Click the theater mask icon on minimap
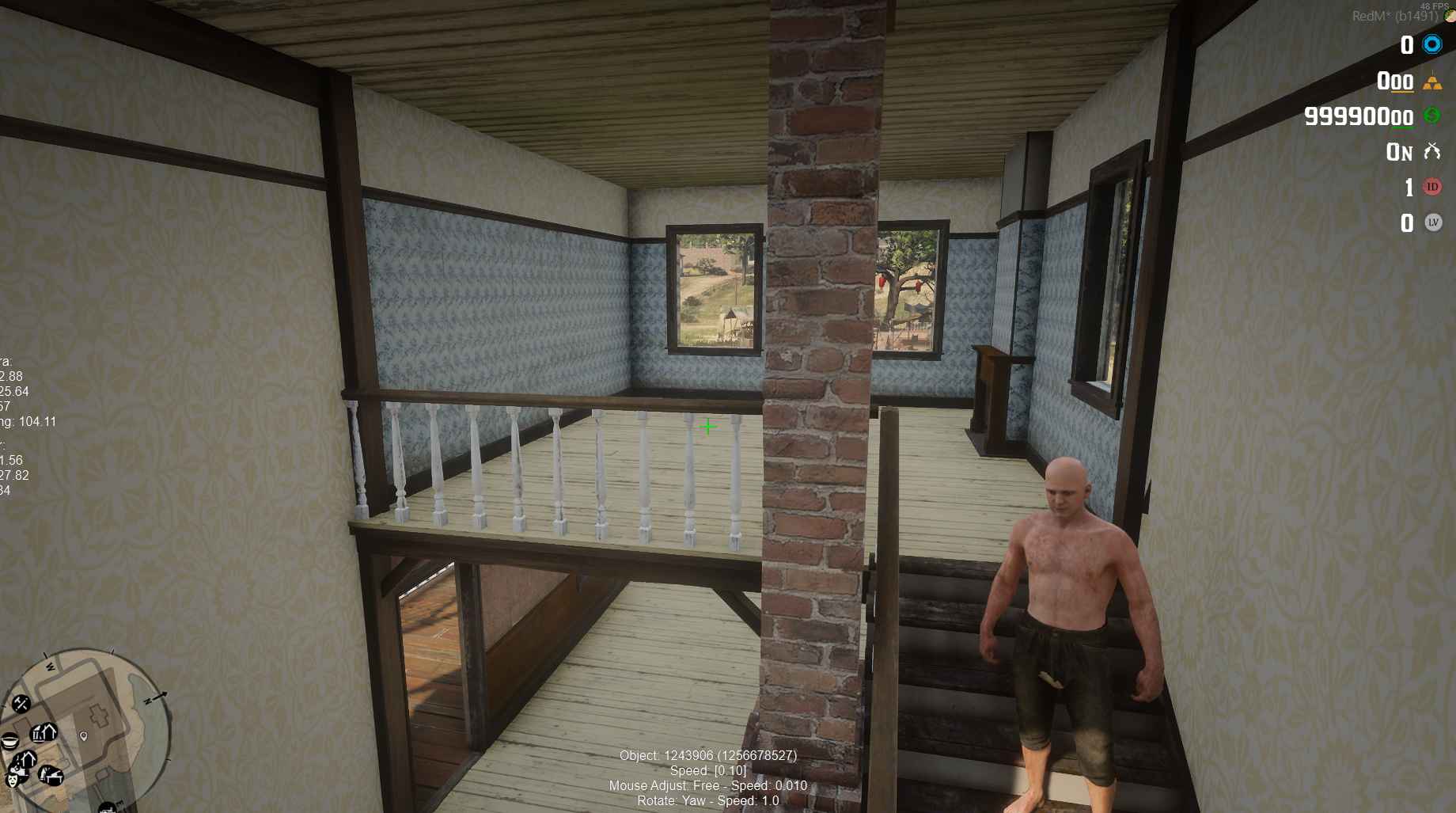This screenshot has width=1456, height=813. tap(13, 780)
